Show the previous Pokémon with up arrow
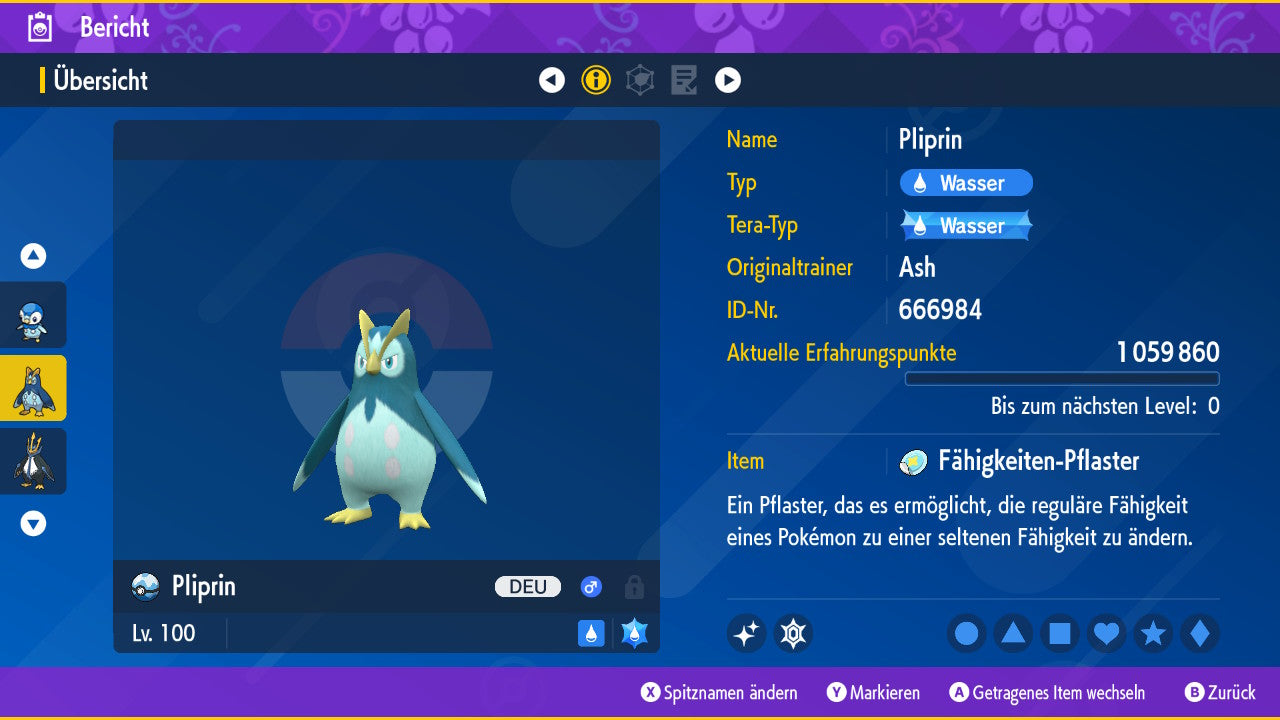The width and height of the screenshot is (1280, 720). tap(33, 256)
